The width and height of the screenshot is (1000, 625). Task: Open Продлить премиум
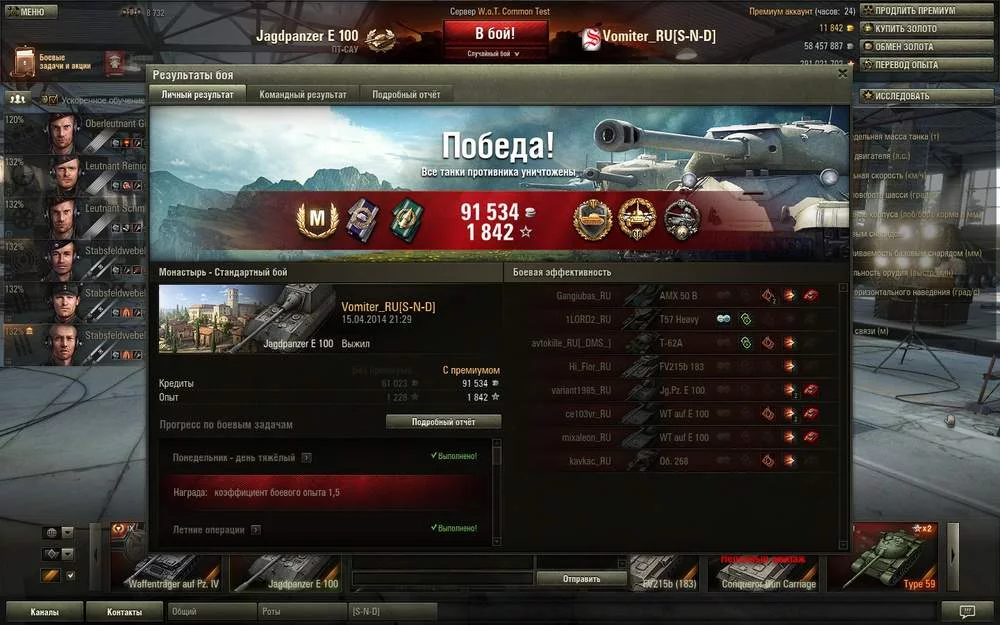tap(922, 11)
